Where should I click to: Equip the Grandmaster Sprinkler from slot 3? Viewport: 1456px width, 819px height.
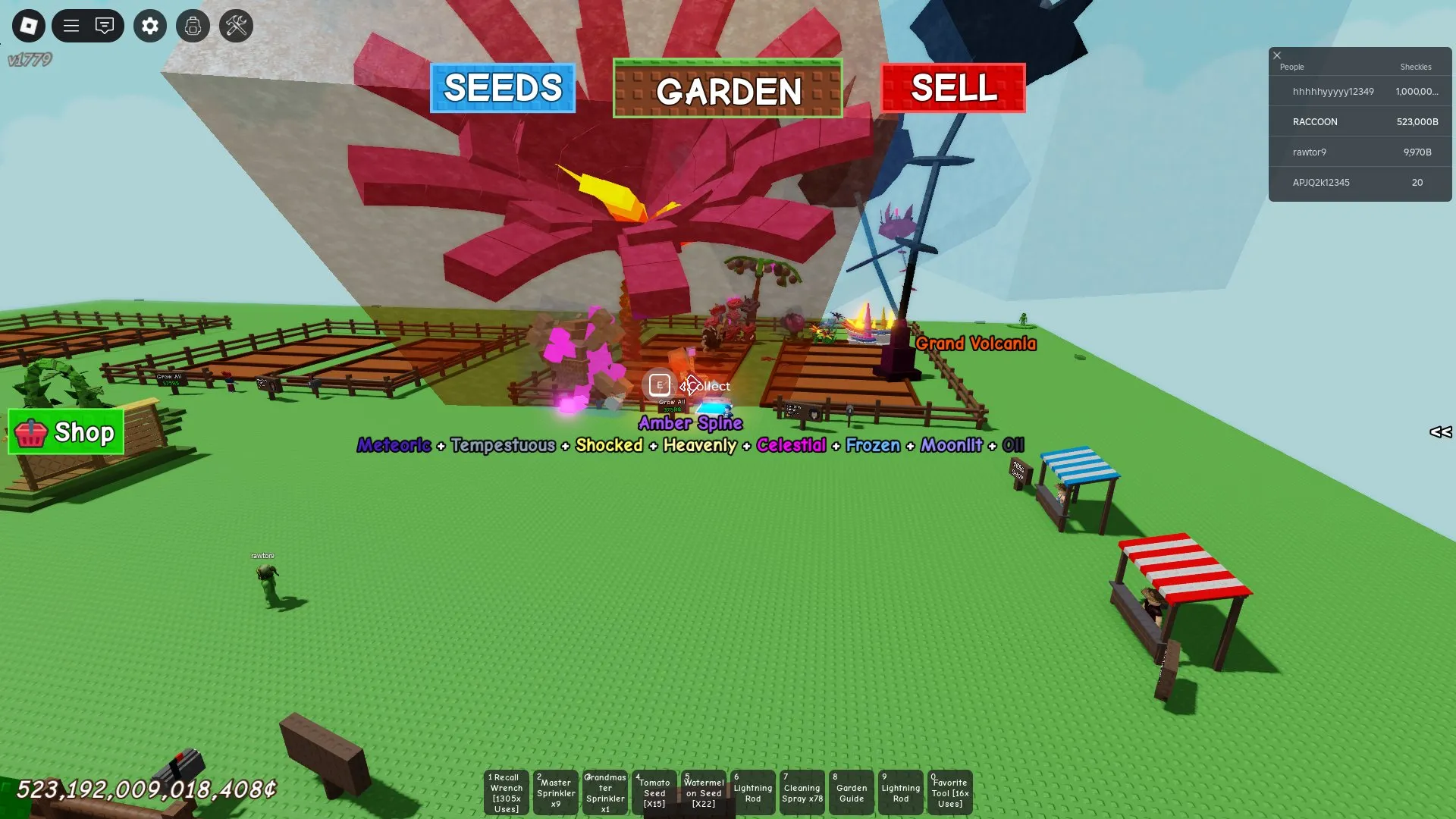click(x=604, y=792)
